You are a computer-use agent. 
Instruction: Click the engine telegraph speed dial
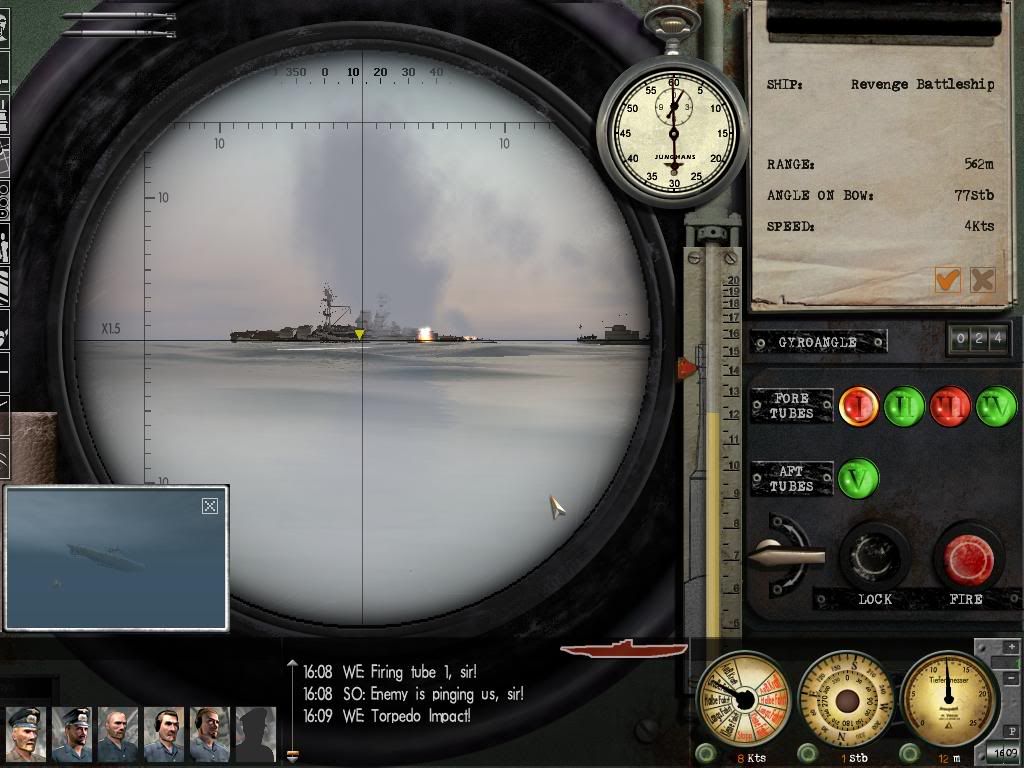(x=744, y=699)
